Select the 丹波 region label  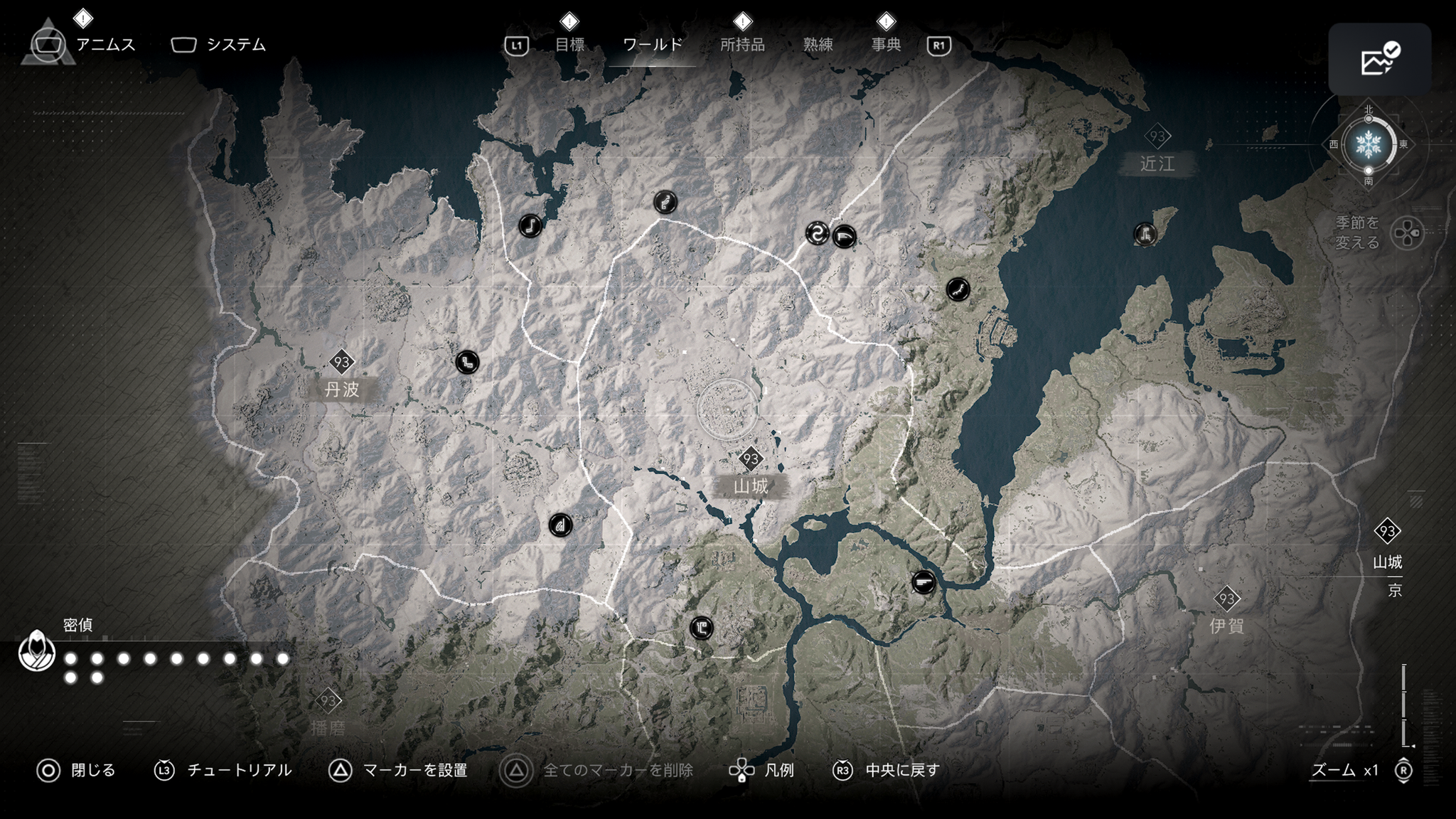tap(342, 389)
